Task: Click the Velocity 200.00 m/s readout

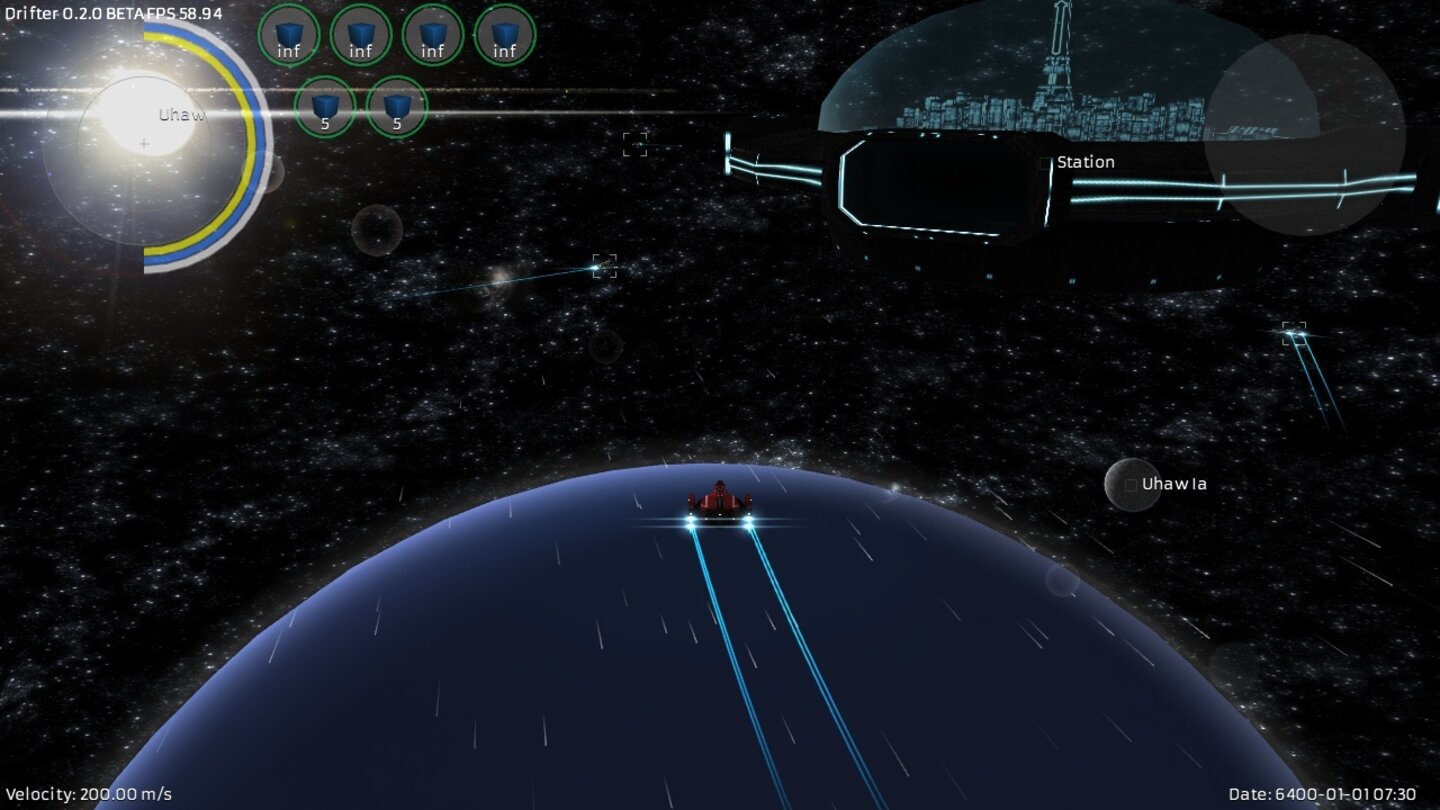Action: tap(88, 795)
